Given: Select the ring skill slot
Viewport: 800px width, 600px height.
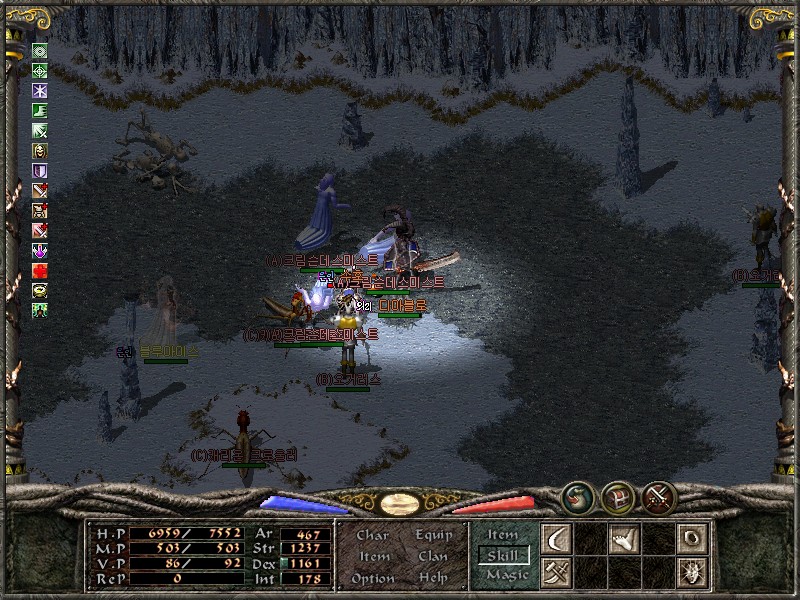Looking at the screenshot, I should coord(691,539).
